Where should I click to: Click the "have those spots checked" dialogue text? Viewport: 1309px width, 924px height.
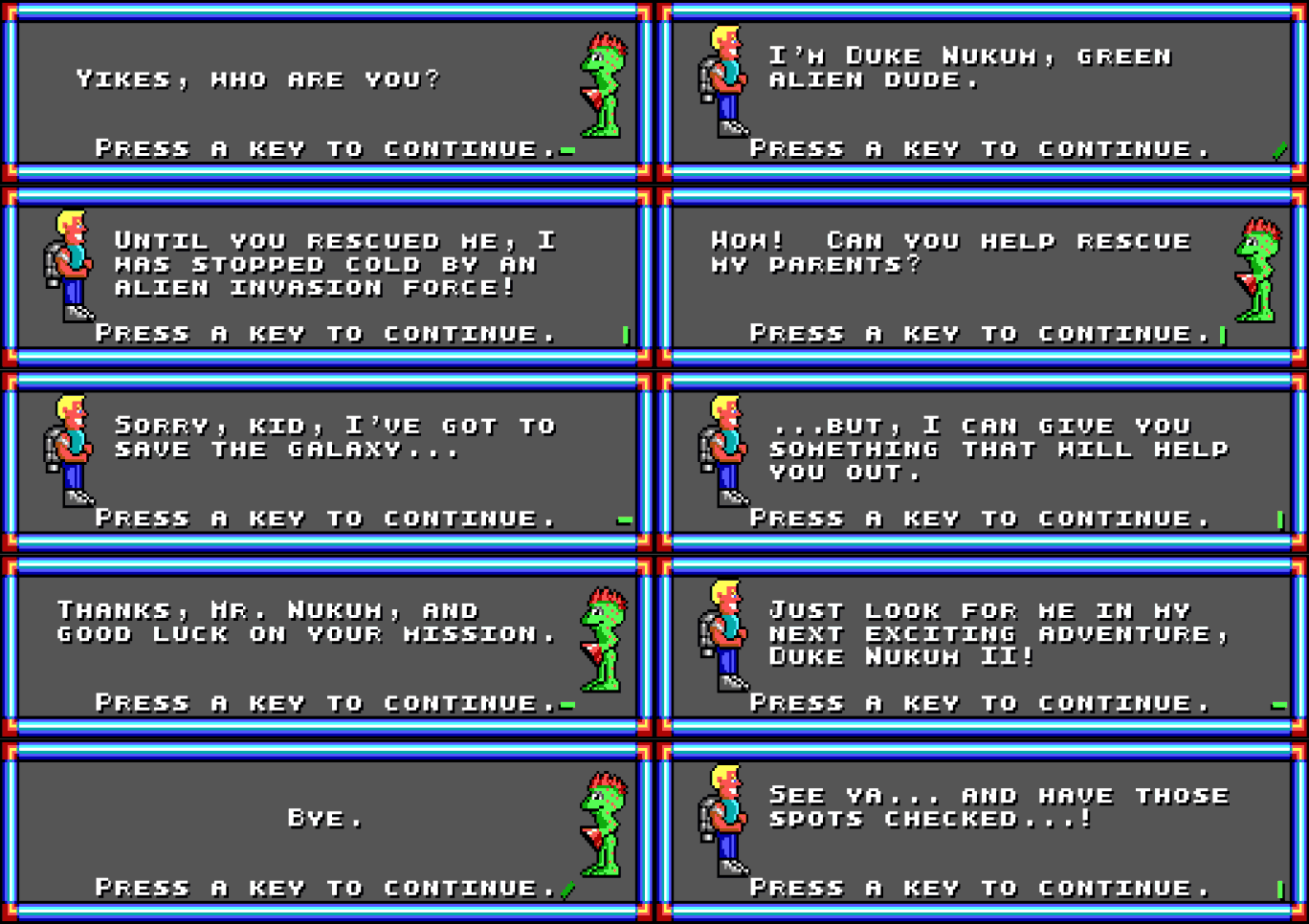click(1000, 807)
